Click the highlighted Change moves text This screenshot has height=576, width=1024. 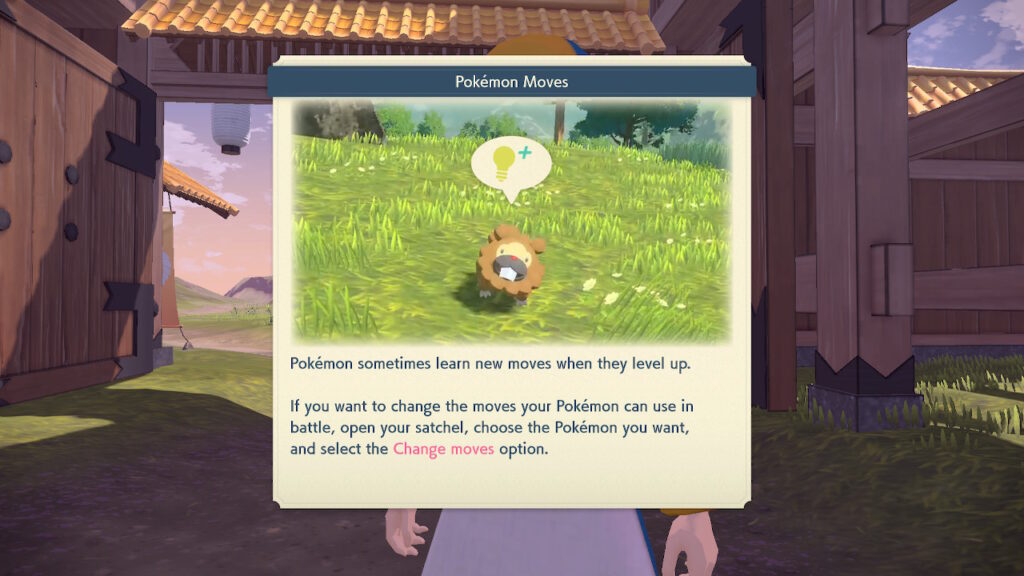tap(443, 449)
